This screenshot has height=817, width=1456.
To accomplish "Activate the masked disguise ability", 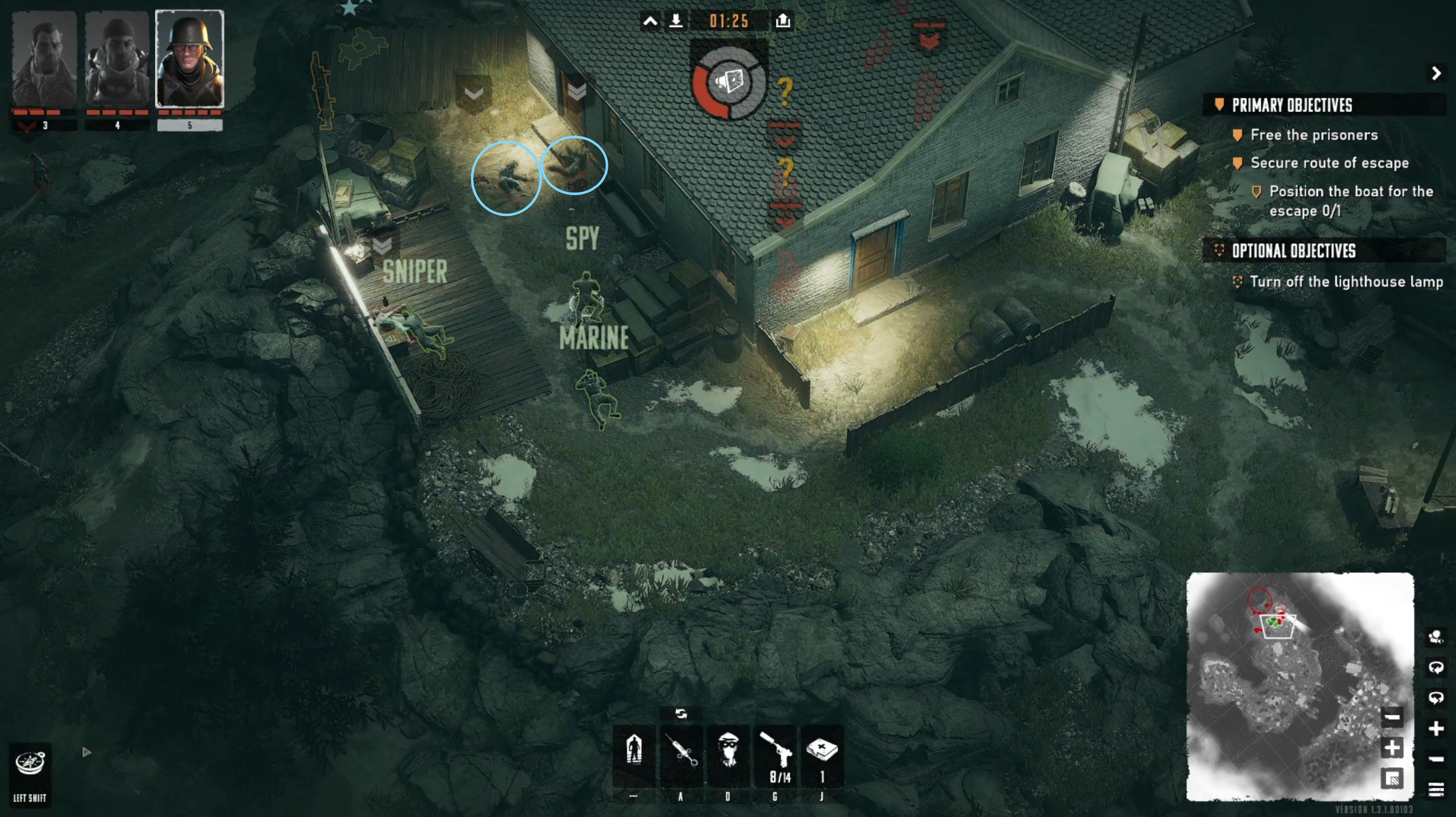I will coord(728,752).
